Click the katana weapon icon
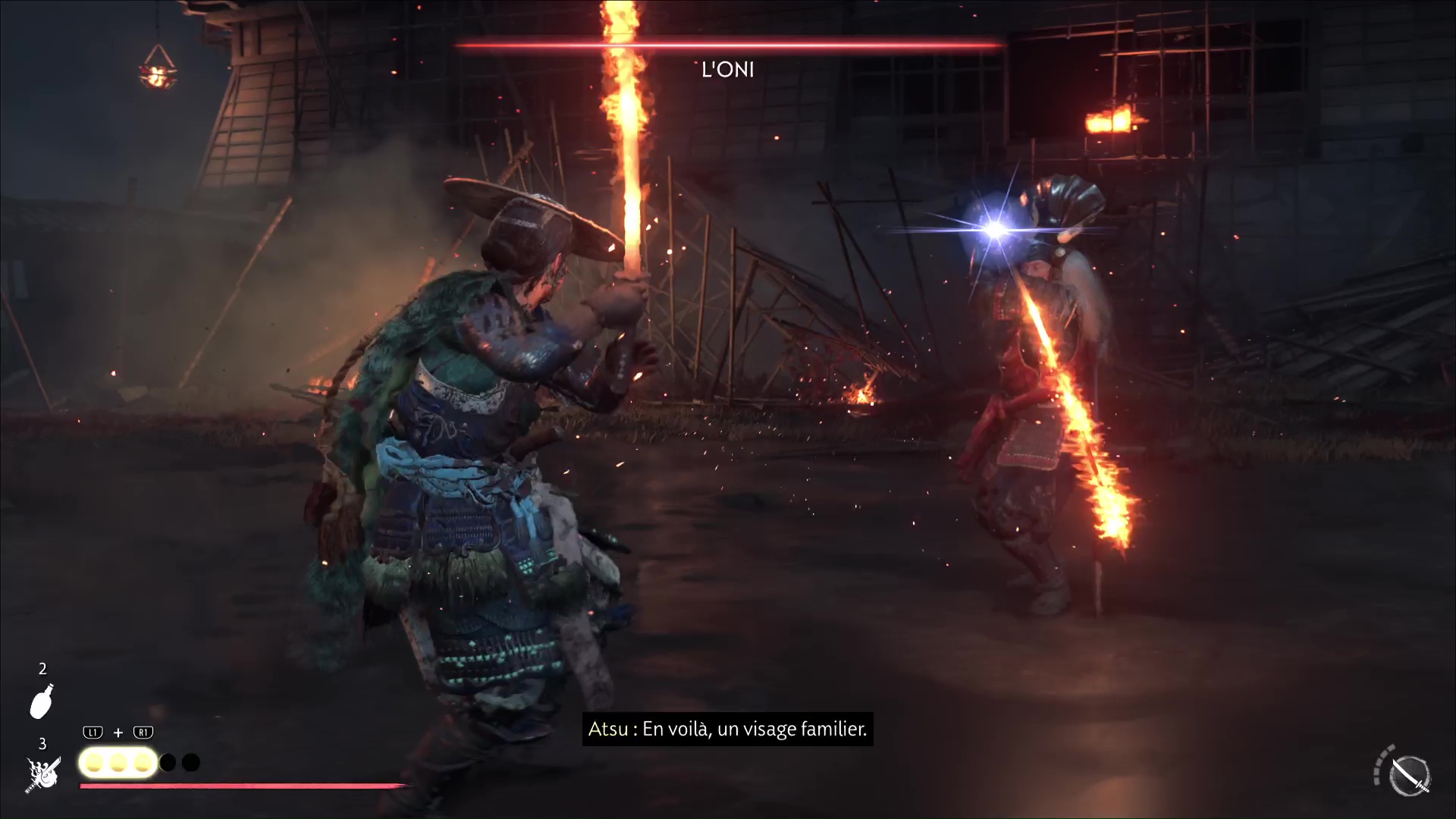 pyautogui.click(x=1410, y=776)
